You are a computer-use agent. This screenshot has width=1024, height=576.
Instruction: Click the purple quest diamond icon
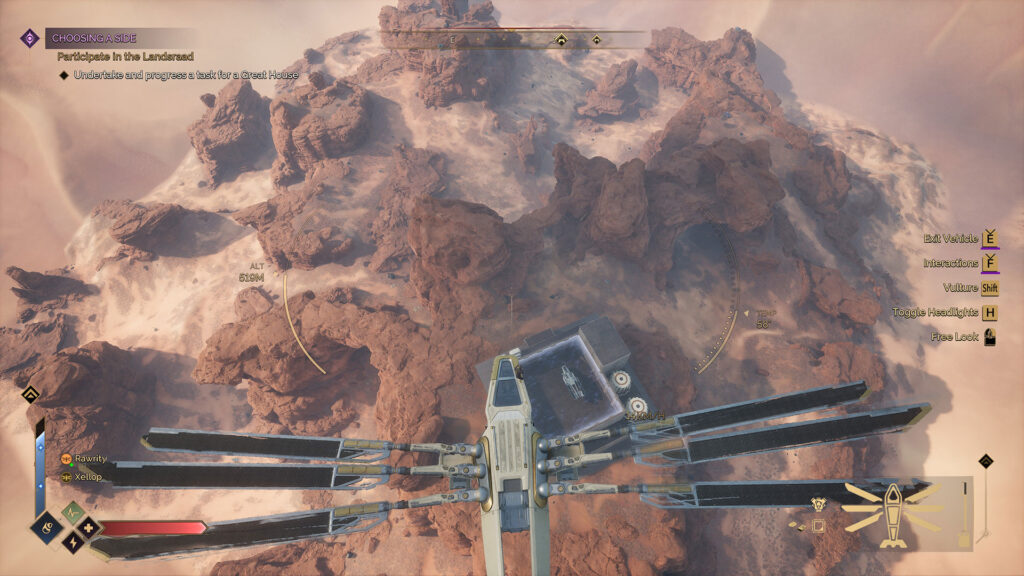[30, 38]
